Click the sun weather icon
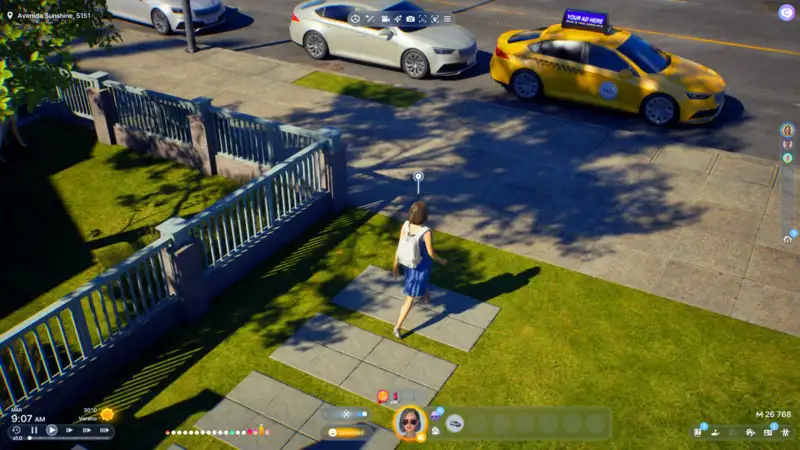This screenshot has height=450, width=800. [x=107, y=414]
